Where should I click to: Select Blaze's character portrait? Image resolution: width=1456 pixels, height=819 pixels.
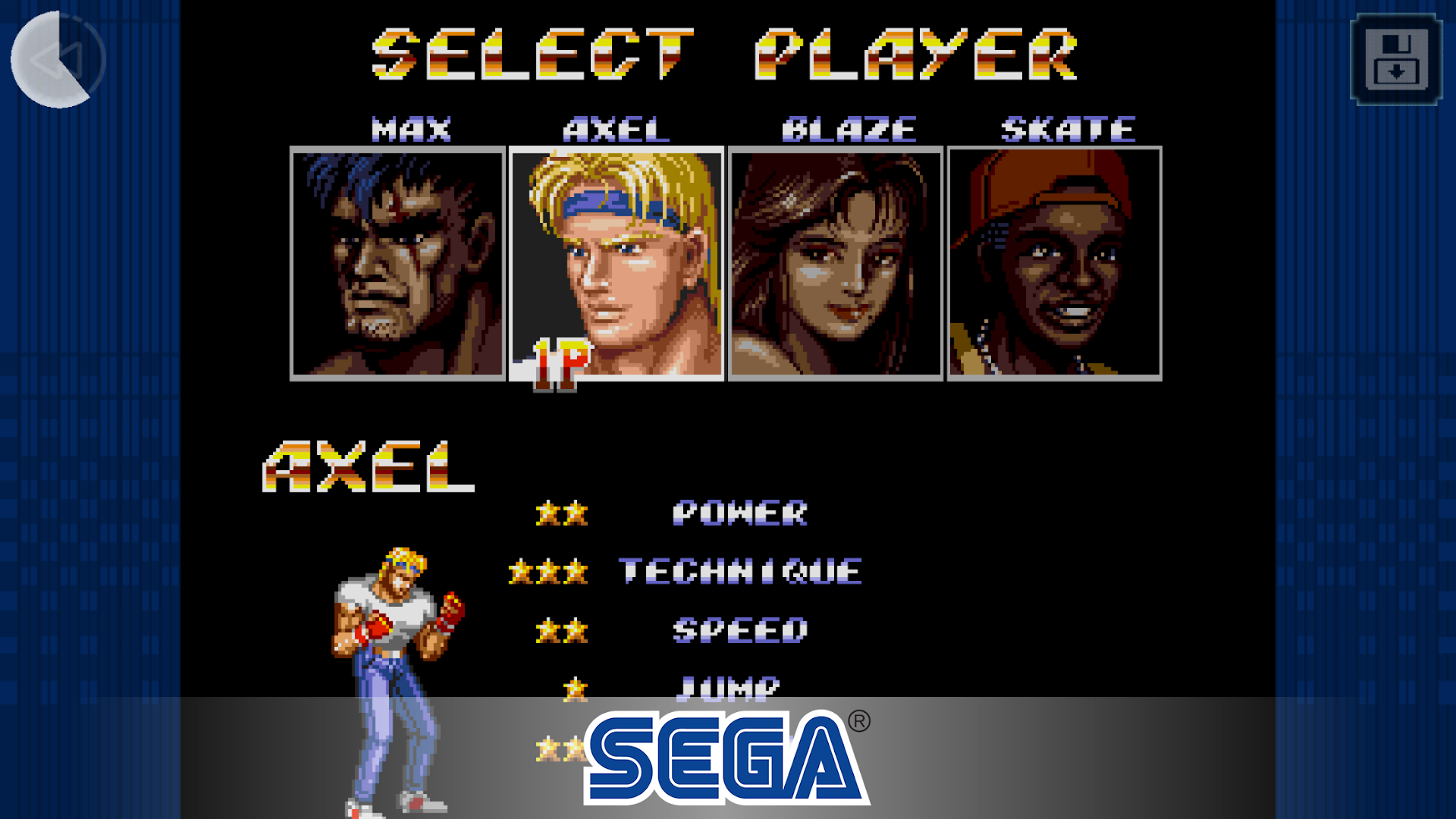836,262
